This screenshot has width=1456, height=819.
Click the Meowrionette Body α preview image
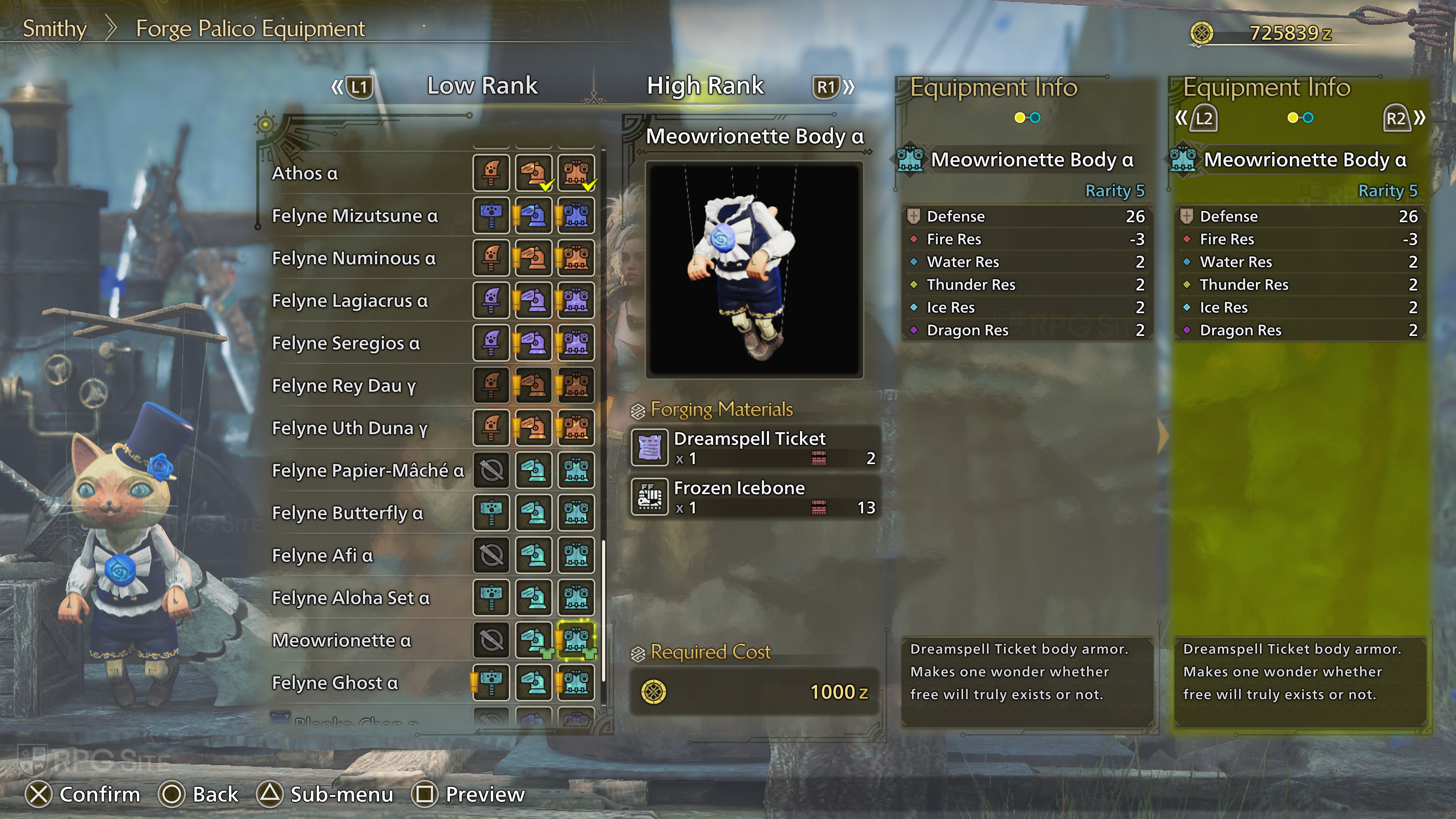(754, 270)
